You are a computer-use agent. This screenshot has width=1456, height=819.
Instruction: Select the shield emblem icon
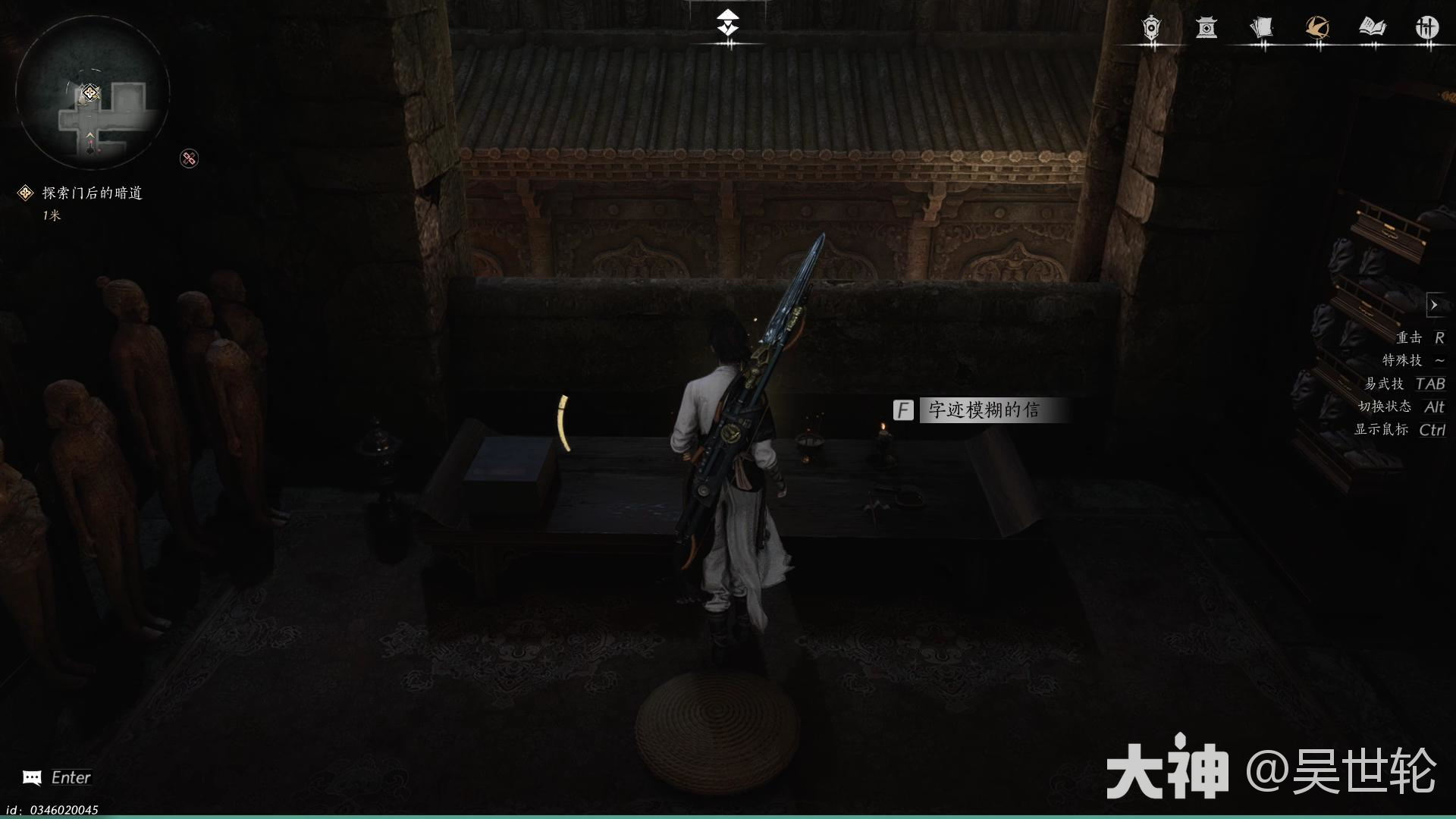(x=1150, y=30)
